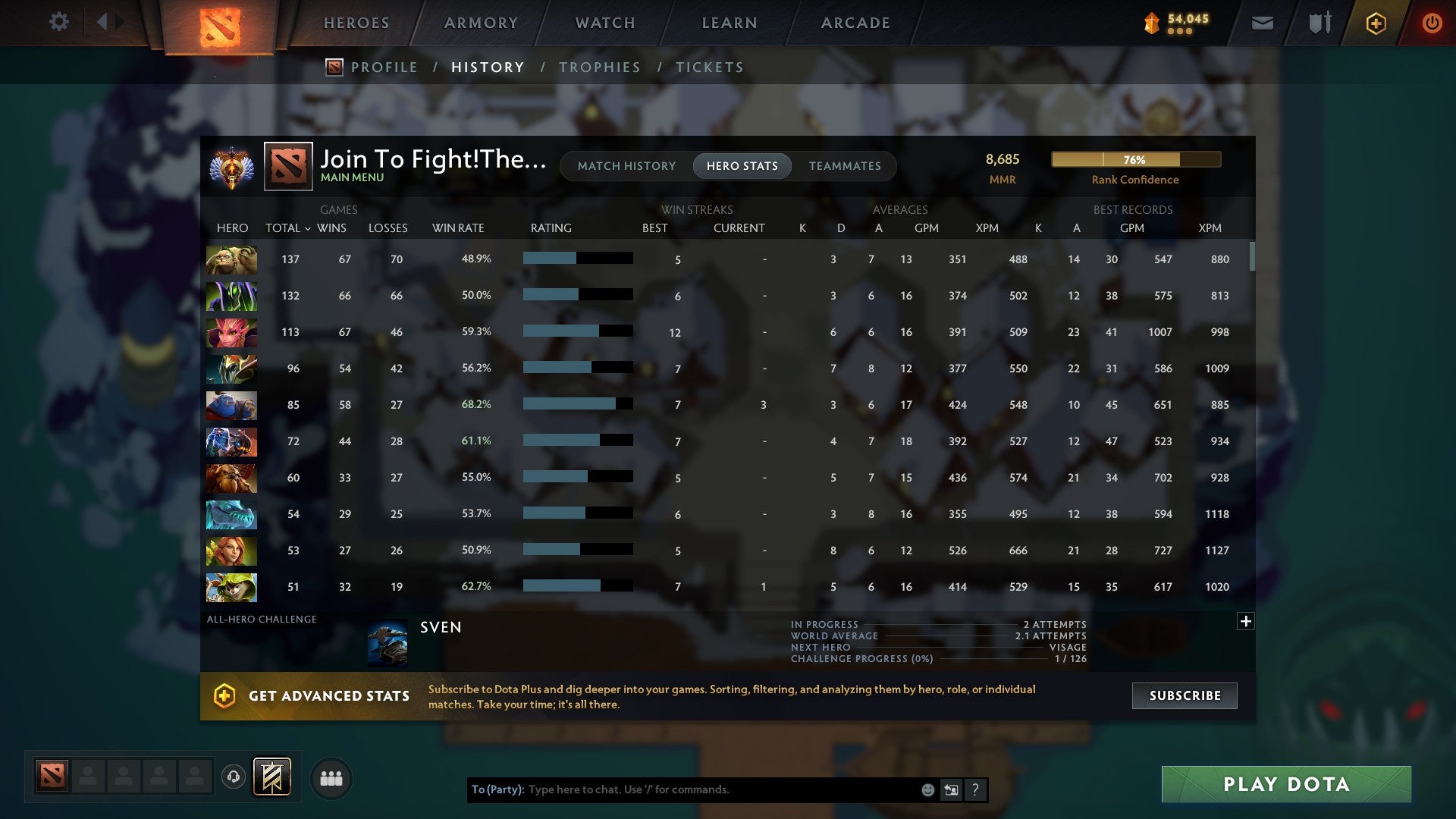The image size is (1456, 819).
Task: Open the settings gear icon
Action: 59,22
